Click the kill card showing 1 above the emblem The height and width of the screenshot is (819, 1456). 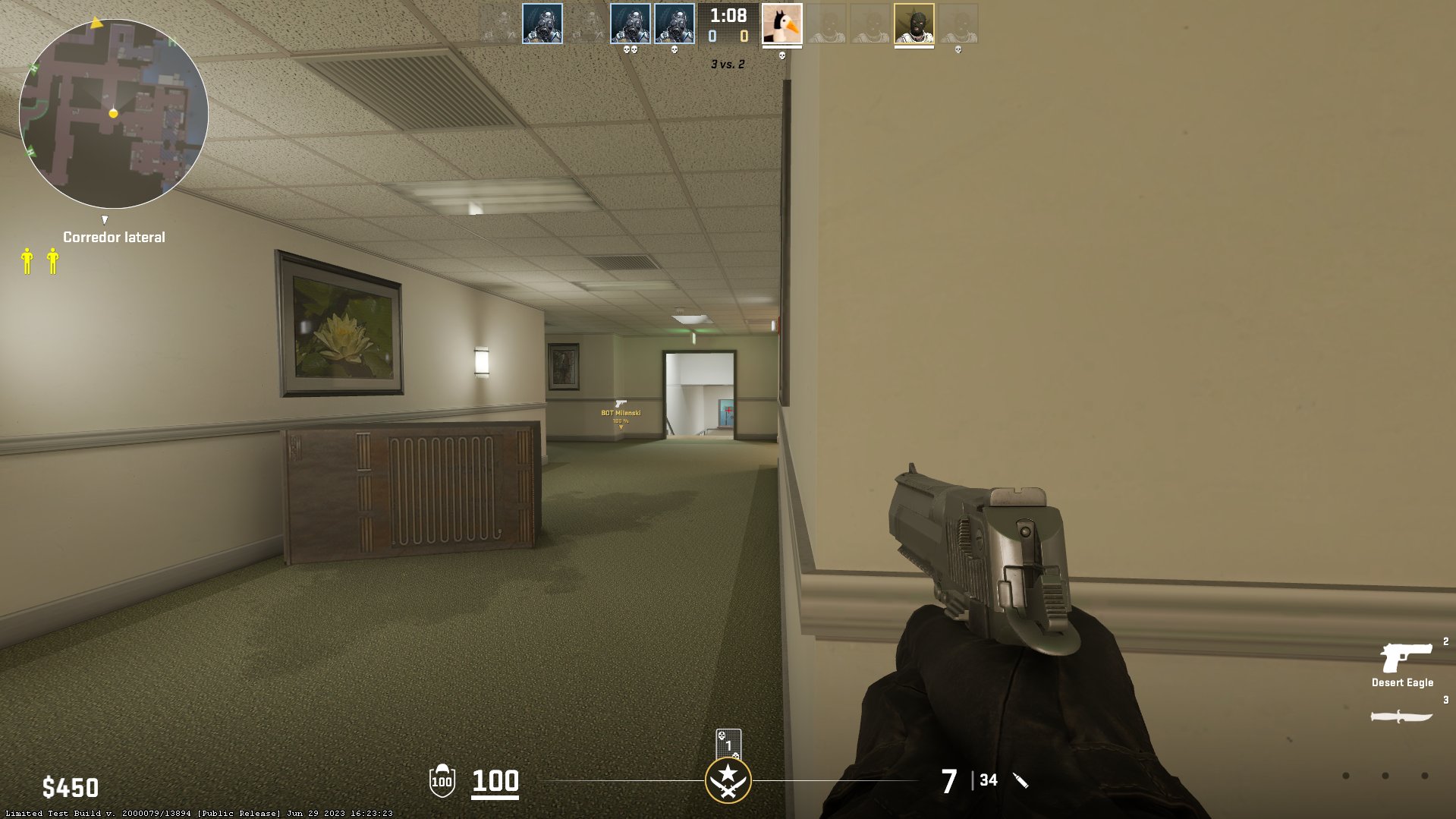(728, 745)
